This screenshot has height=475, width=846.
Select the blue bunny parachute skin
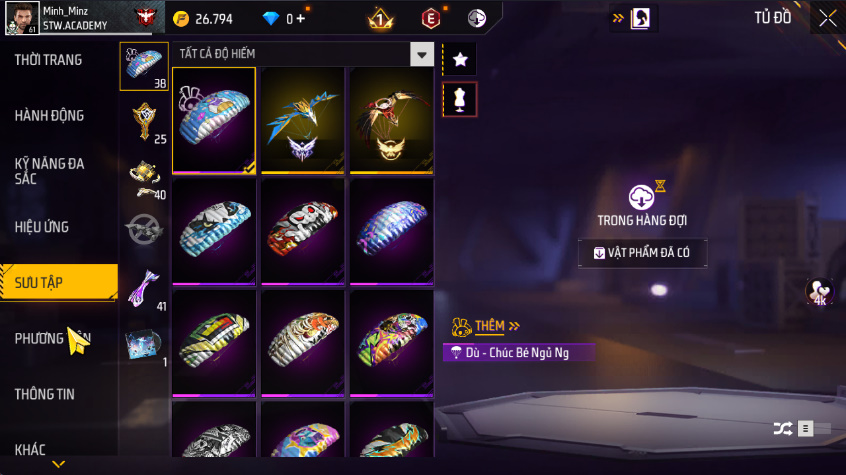214,119
